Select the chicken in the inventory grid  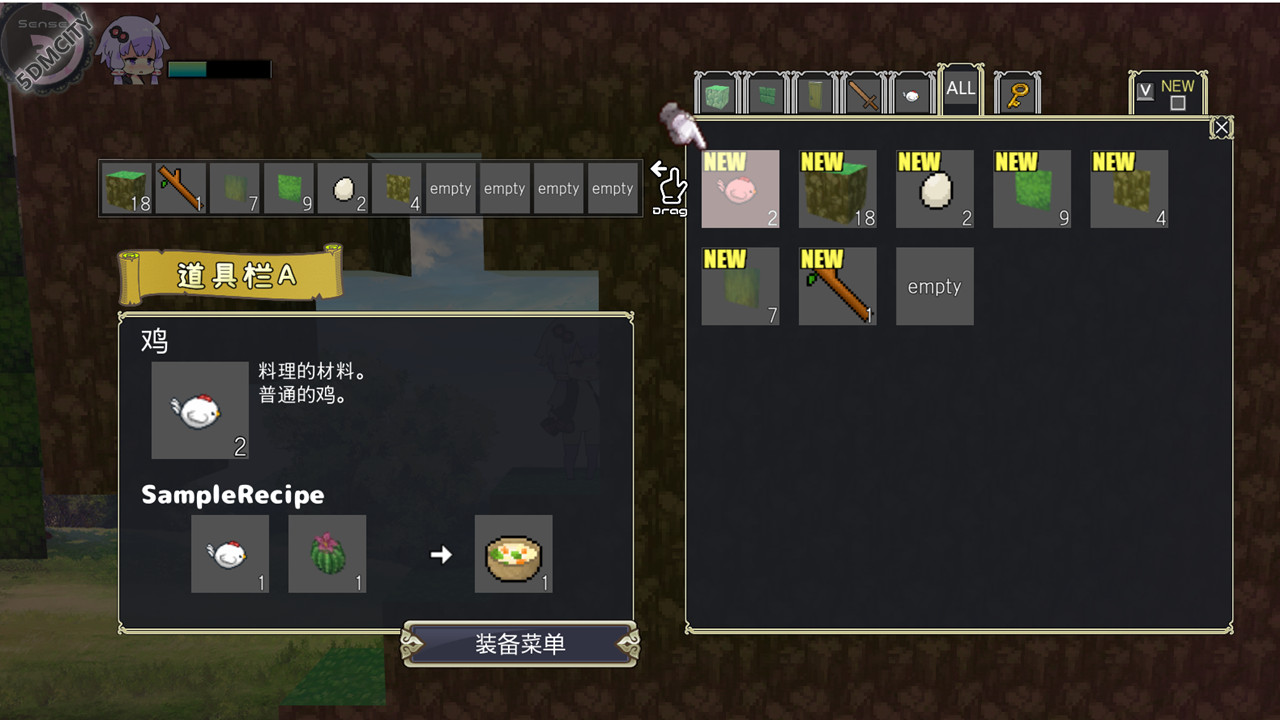click(x=740, y=189)
